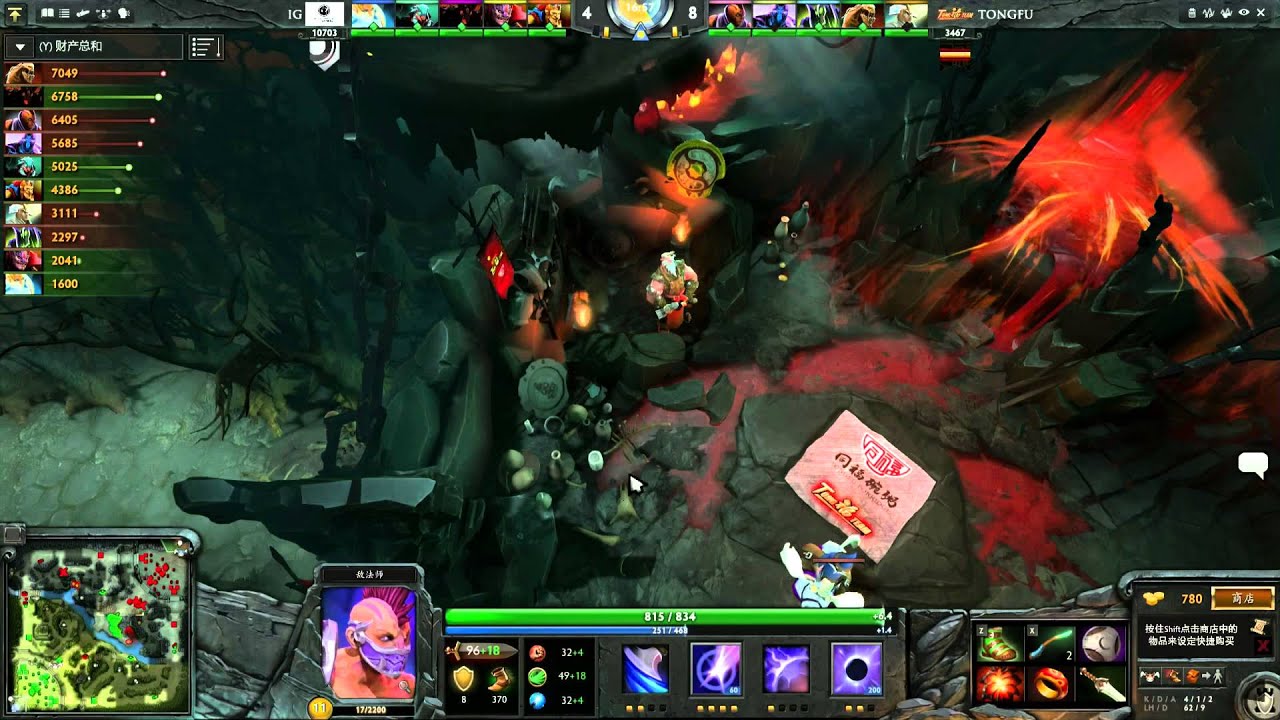This screenshot has height=720, width=1280.
Task: Open the white chat bubble icon
Action: click(1253, 463)
